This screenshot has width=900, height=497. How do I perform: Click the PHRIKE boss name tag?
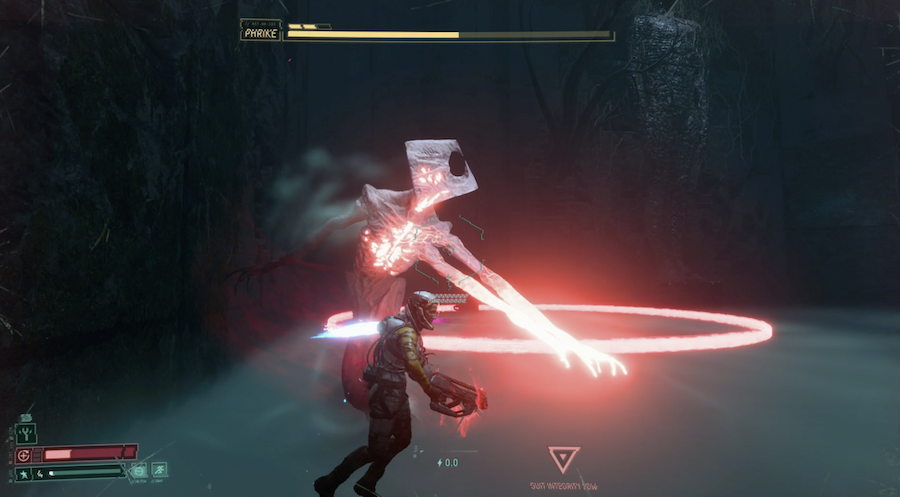point(260,34)
